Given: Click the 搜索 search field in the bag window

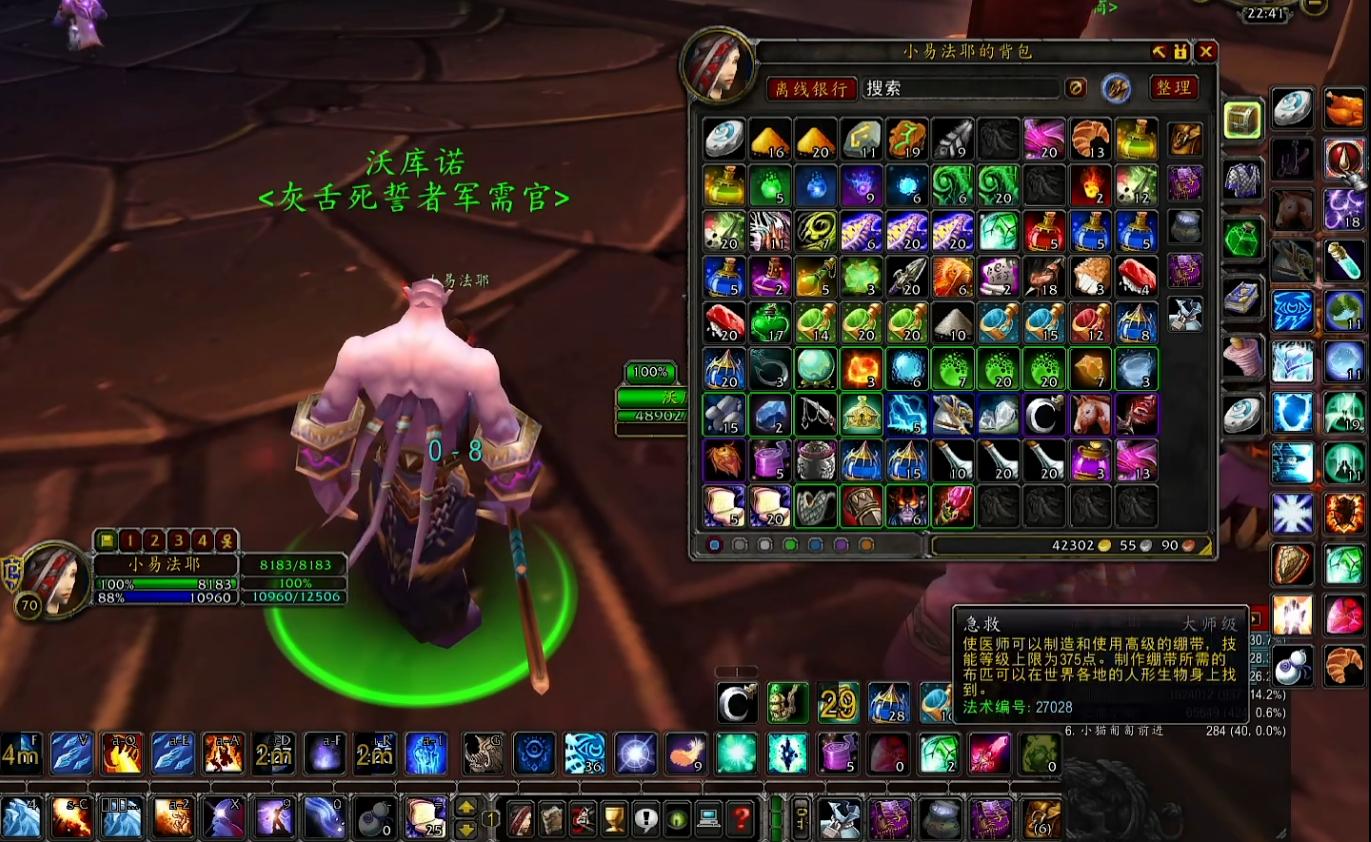Looking at the screenshot, I should pyautogui.click(x=960, y=88).
